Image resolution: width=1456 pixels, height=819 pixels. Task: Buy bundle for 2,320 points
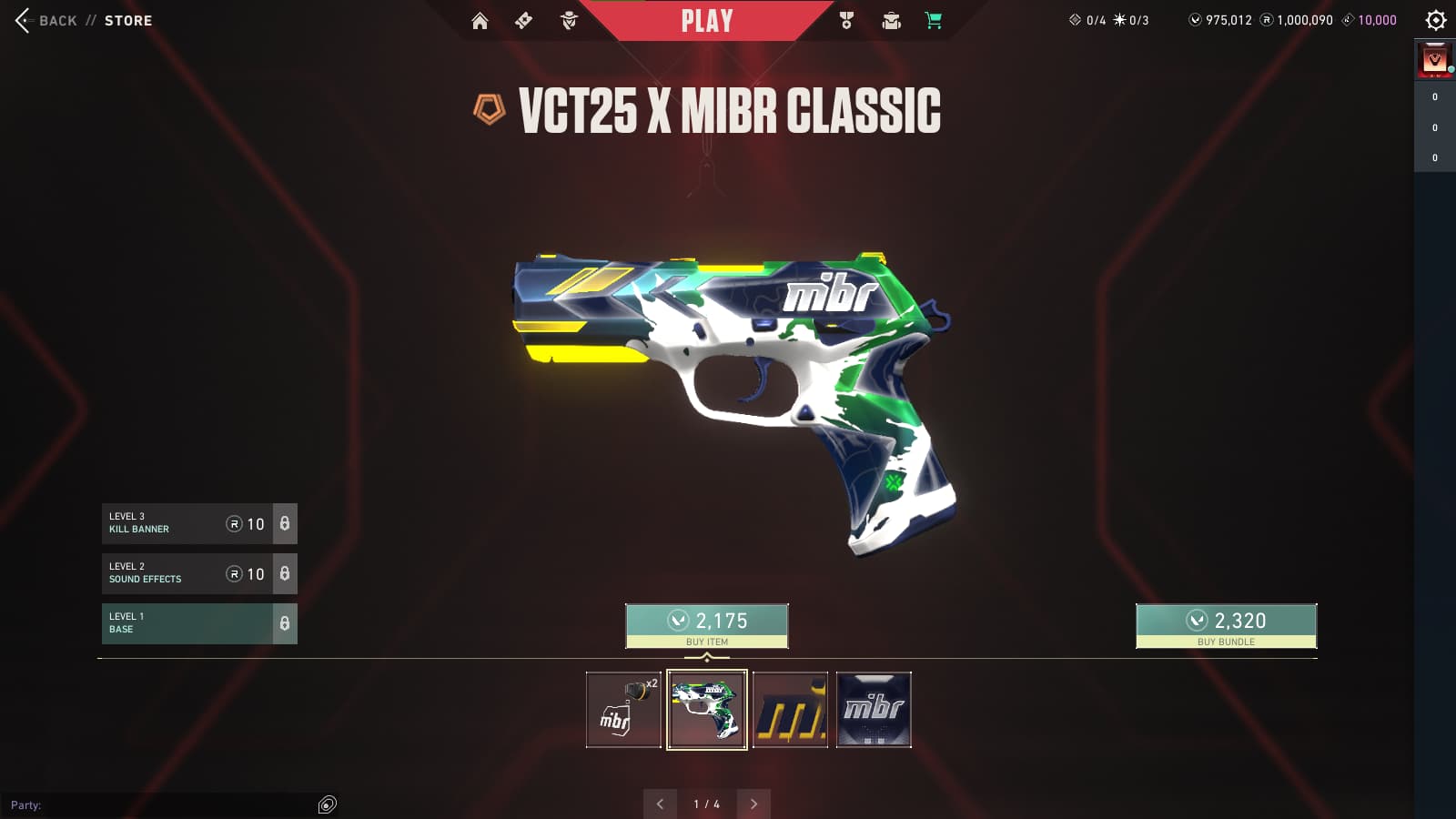point(1226,626)
